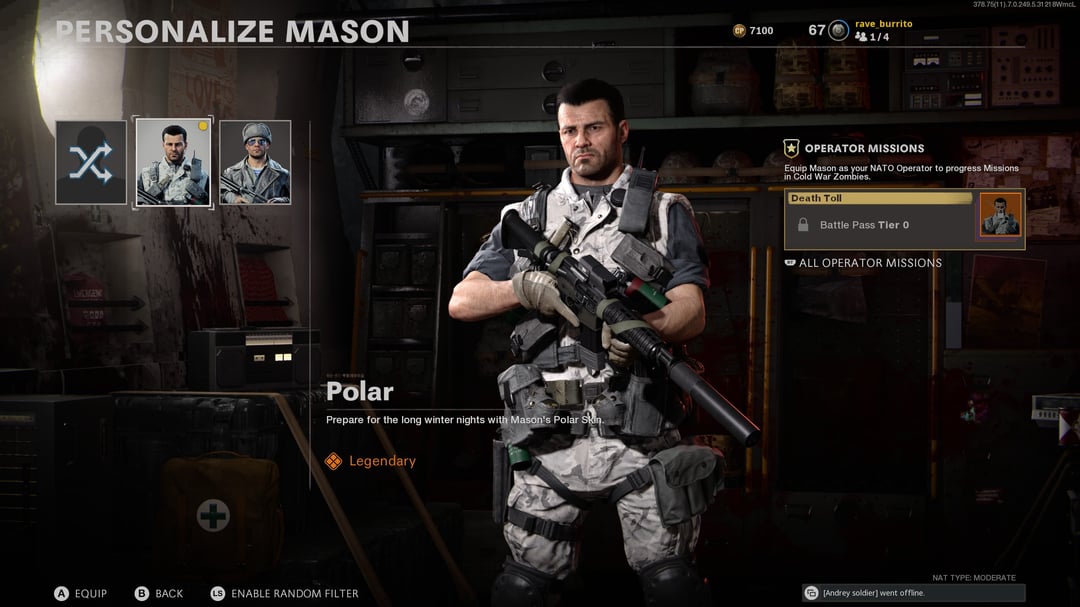The image size is (1080, 607).
Task: Select the random shuffle skin tile
Action: (91, 163)
